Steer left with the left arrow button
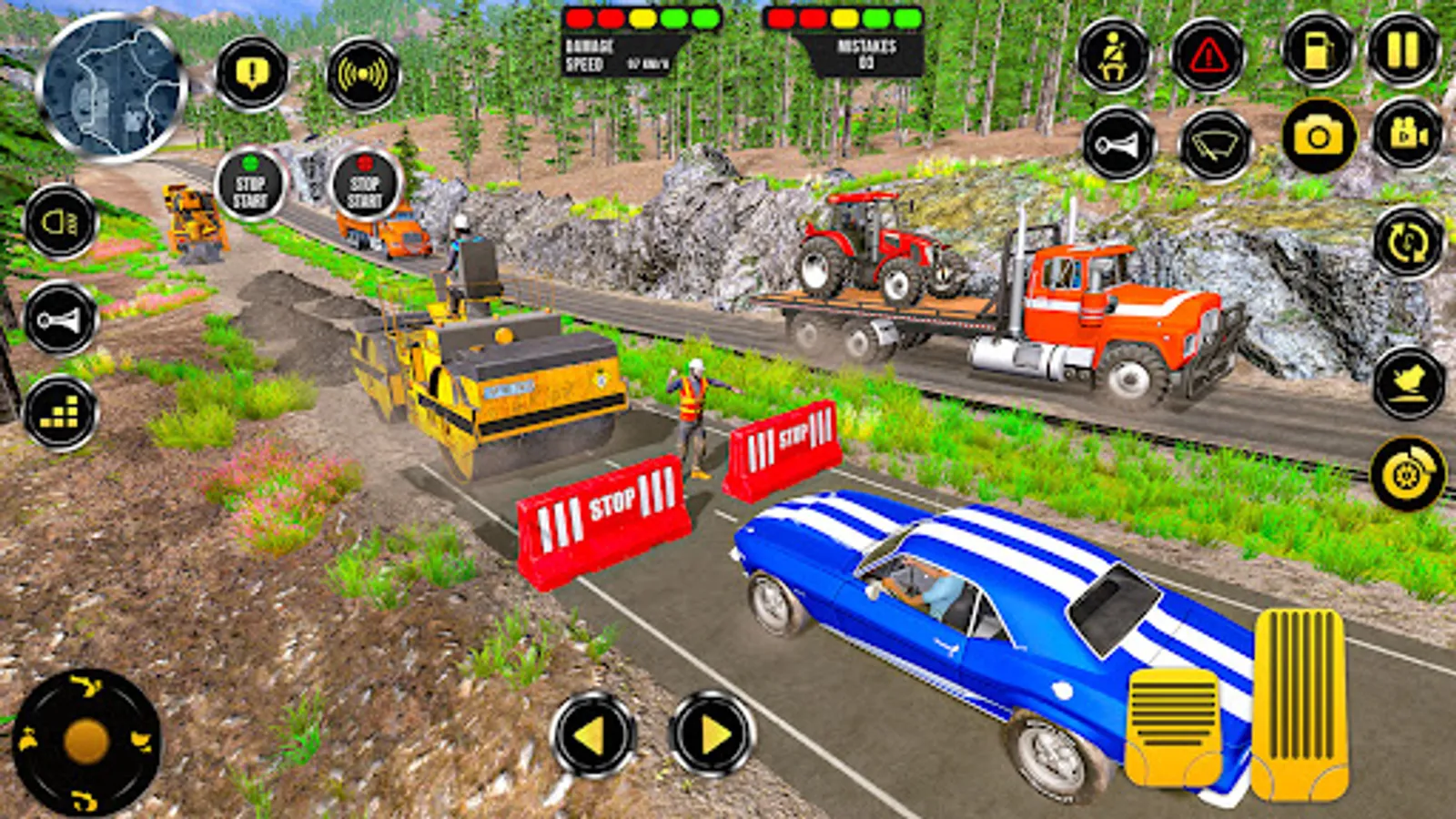Viewport: 1456px width, 819px height. click(x=592, y=734)
